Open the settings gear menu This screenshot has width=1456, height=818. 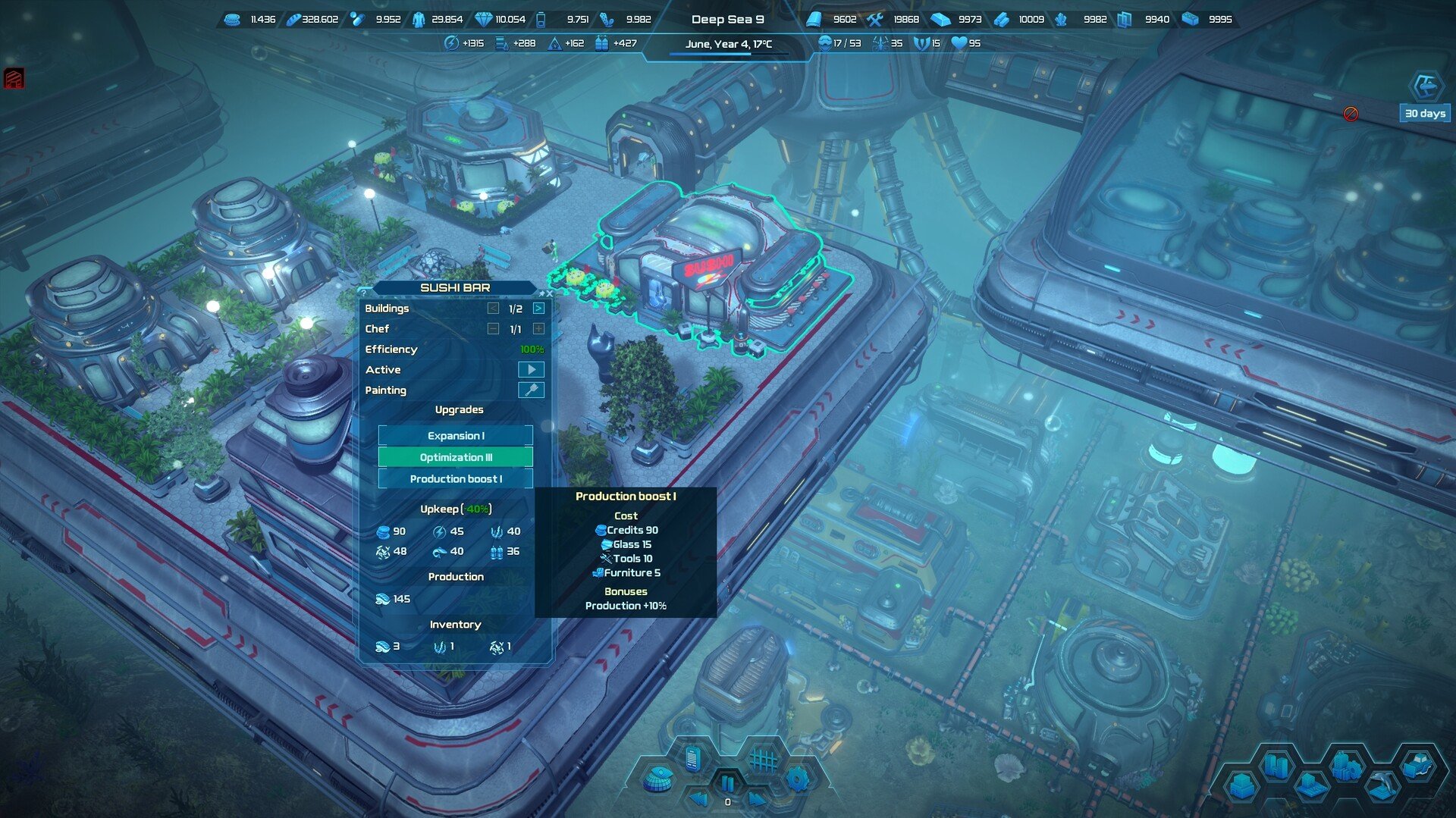click(798, 779)
